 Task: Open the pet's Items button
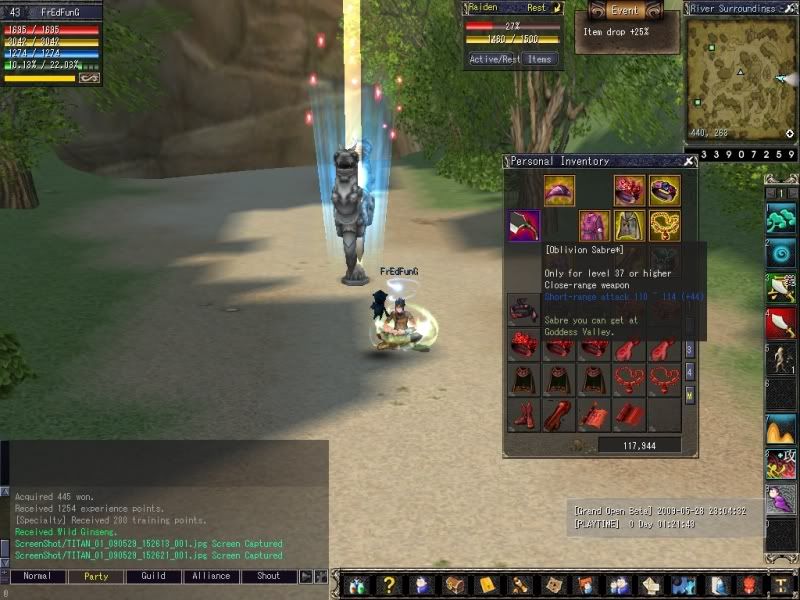tap(540, 59)
